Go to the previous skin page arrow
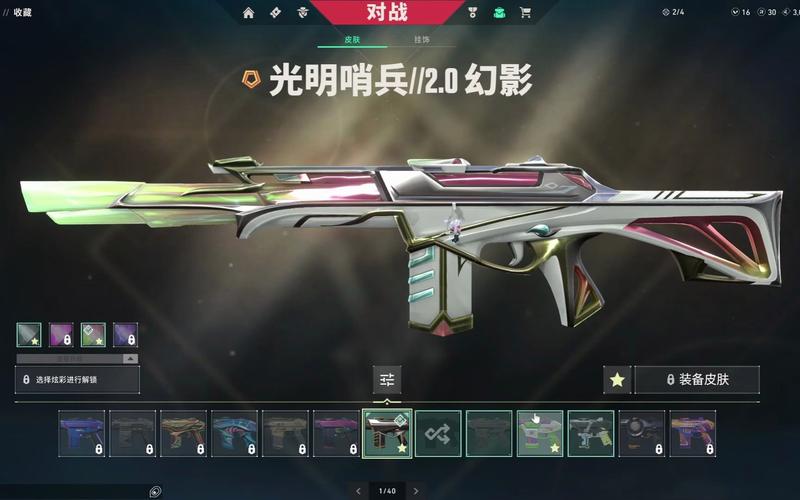The image size is (800, 500). (358, 491)
